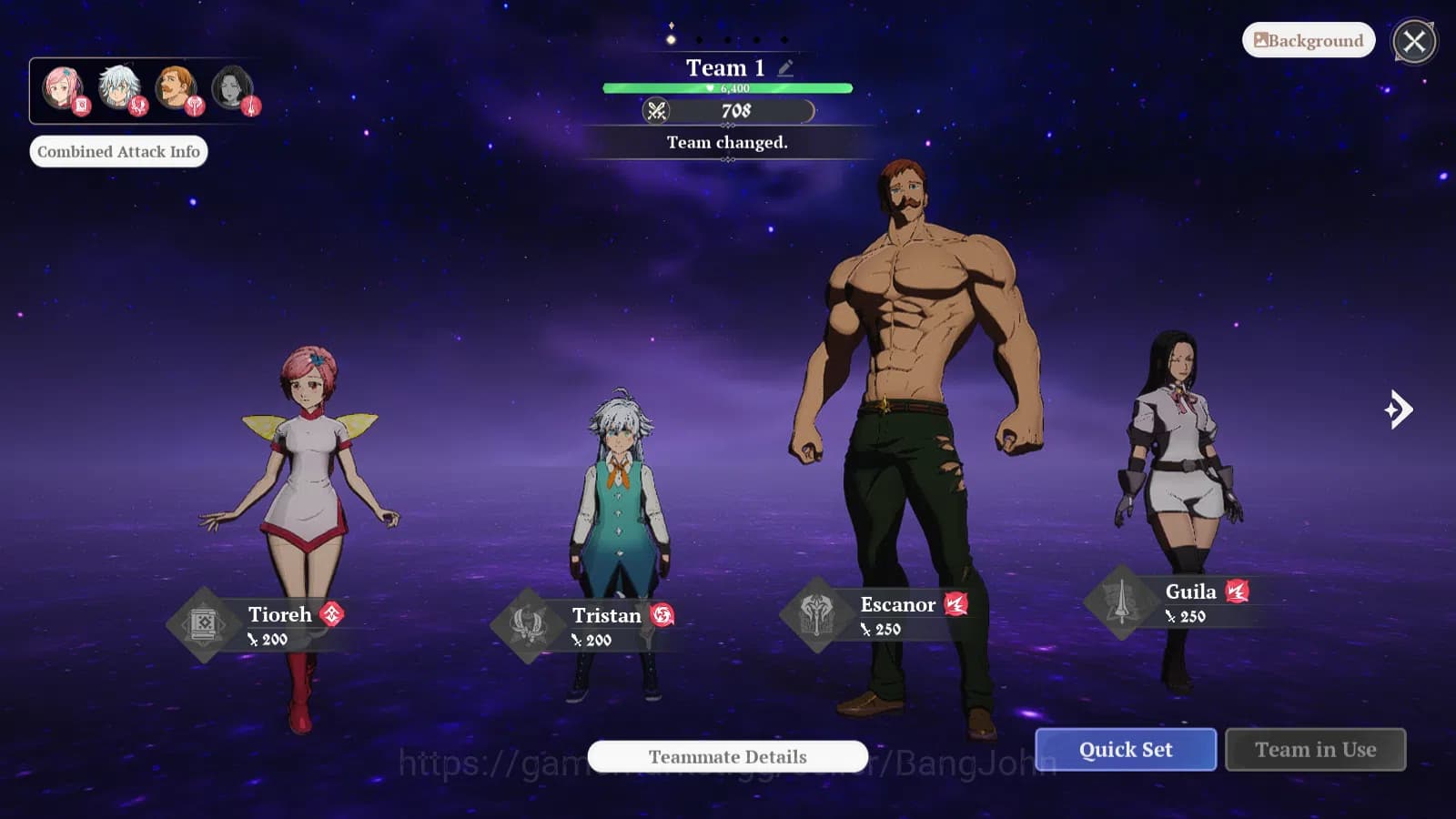The width and height of the screenshot is (1456, 819).
Task: Open Combined Attack Info
Action: [119, 151]
